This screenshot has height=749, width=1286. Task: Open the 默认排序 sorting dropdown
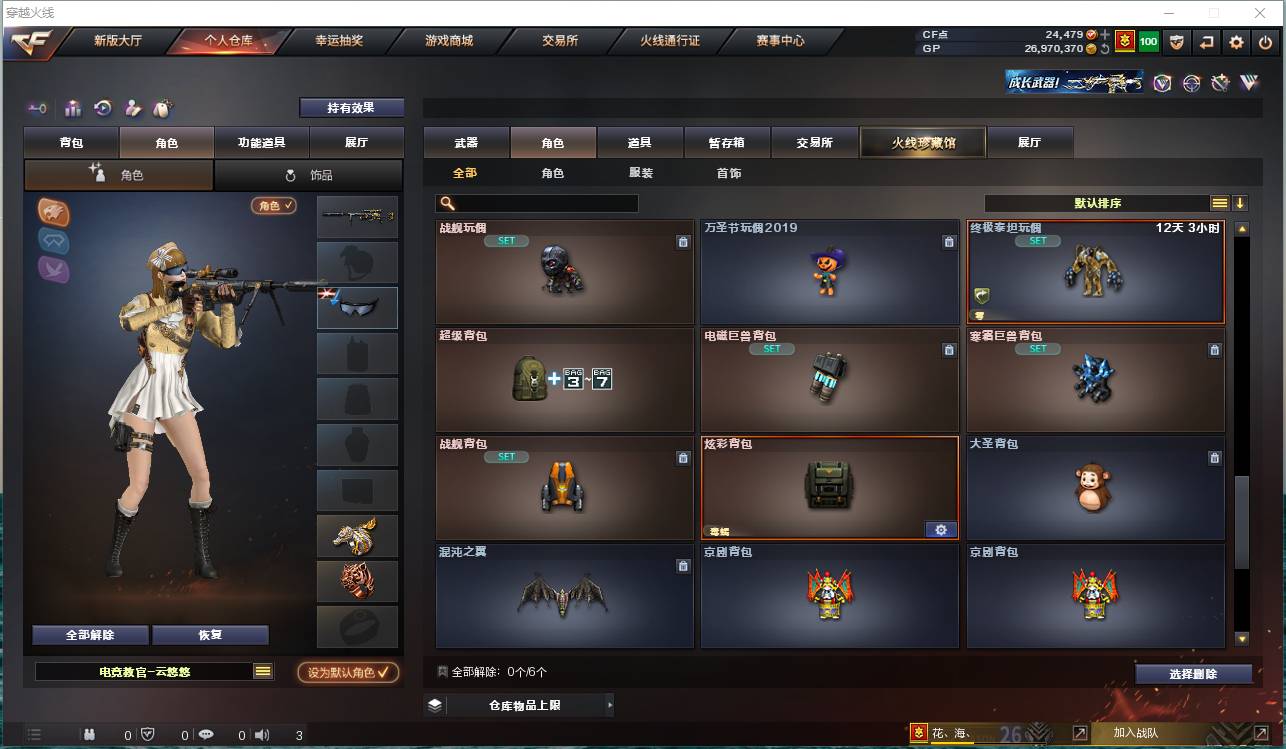pos(1100,202)
